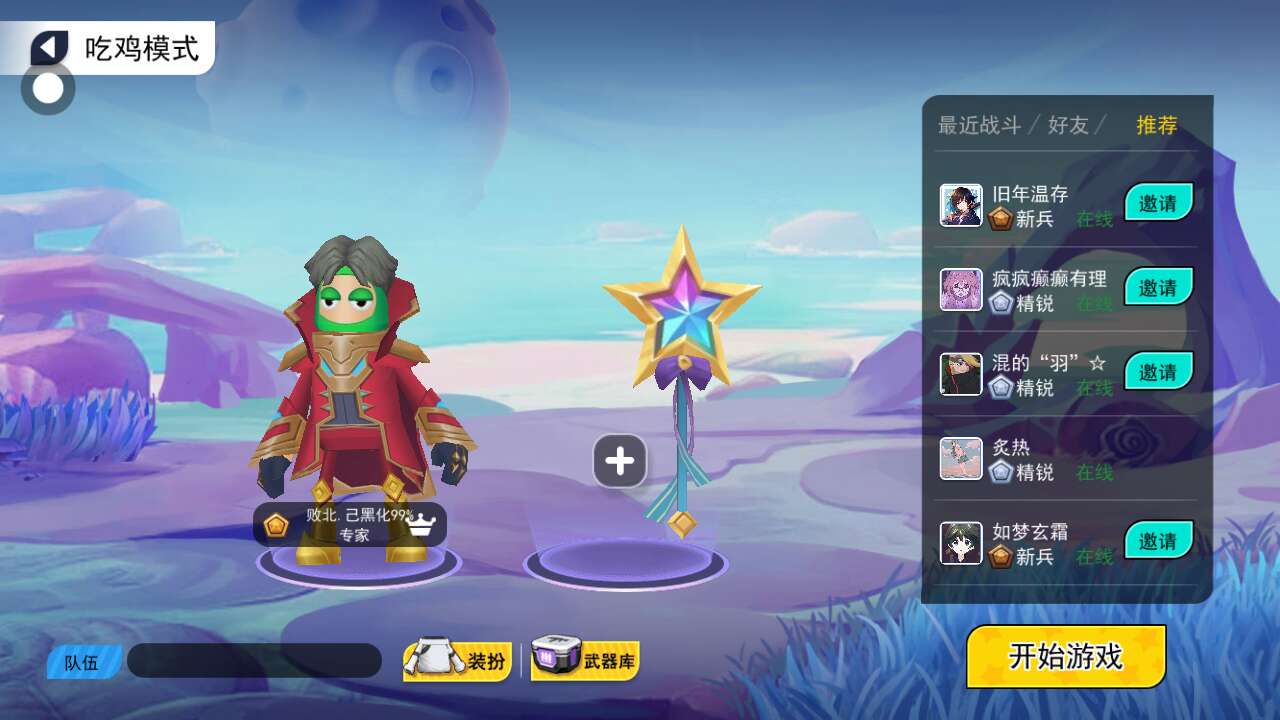Start the match with 开始游戏
The width and height of the screenshot is (1280, 720).
(1066, 657)
